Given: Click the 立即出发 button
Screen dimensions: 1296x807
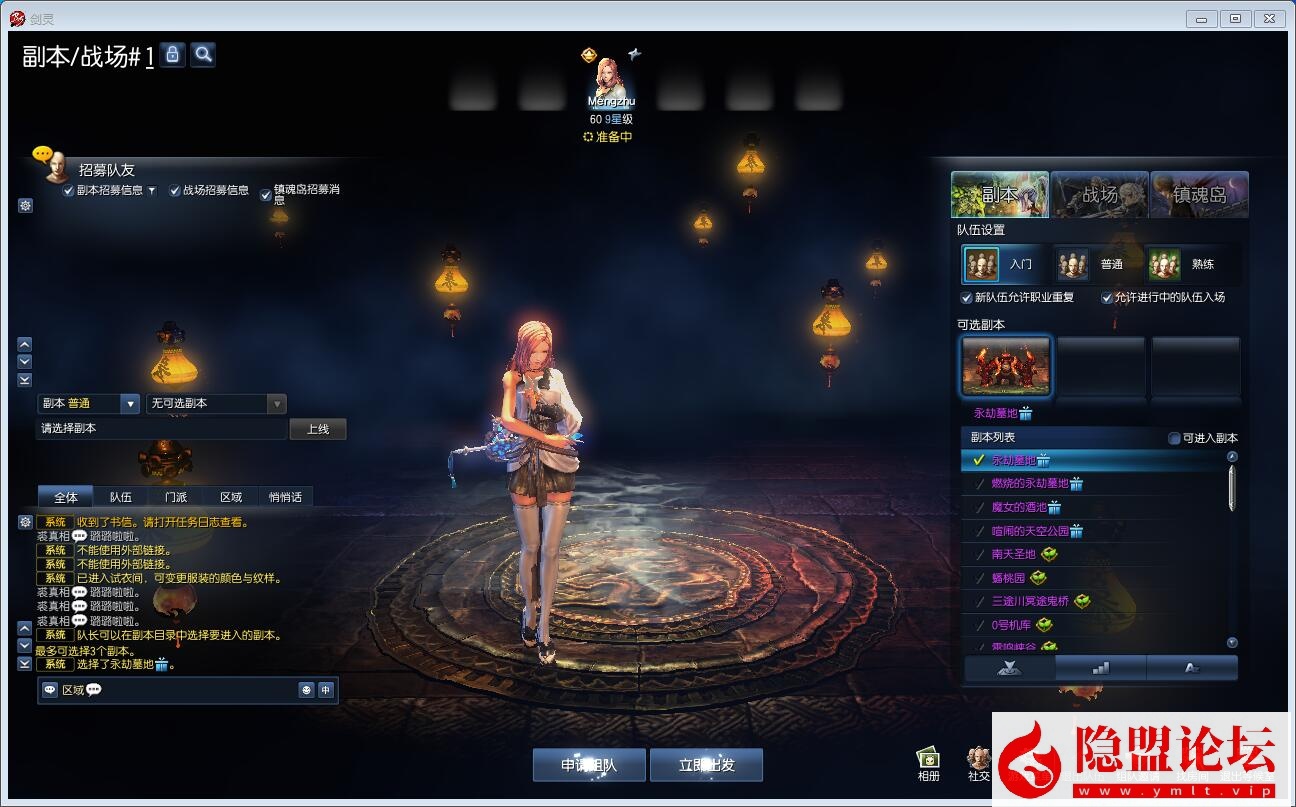Looking at the screenshot, I should tap(706, 765).
